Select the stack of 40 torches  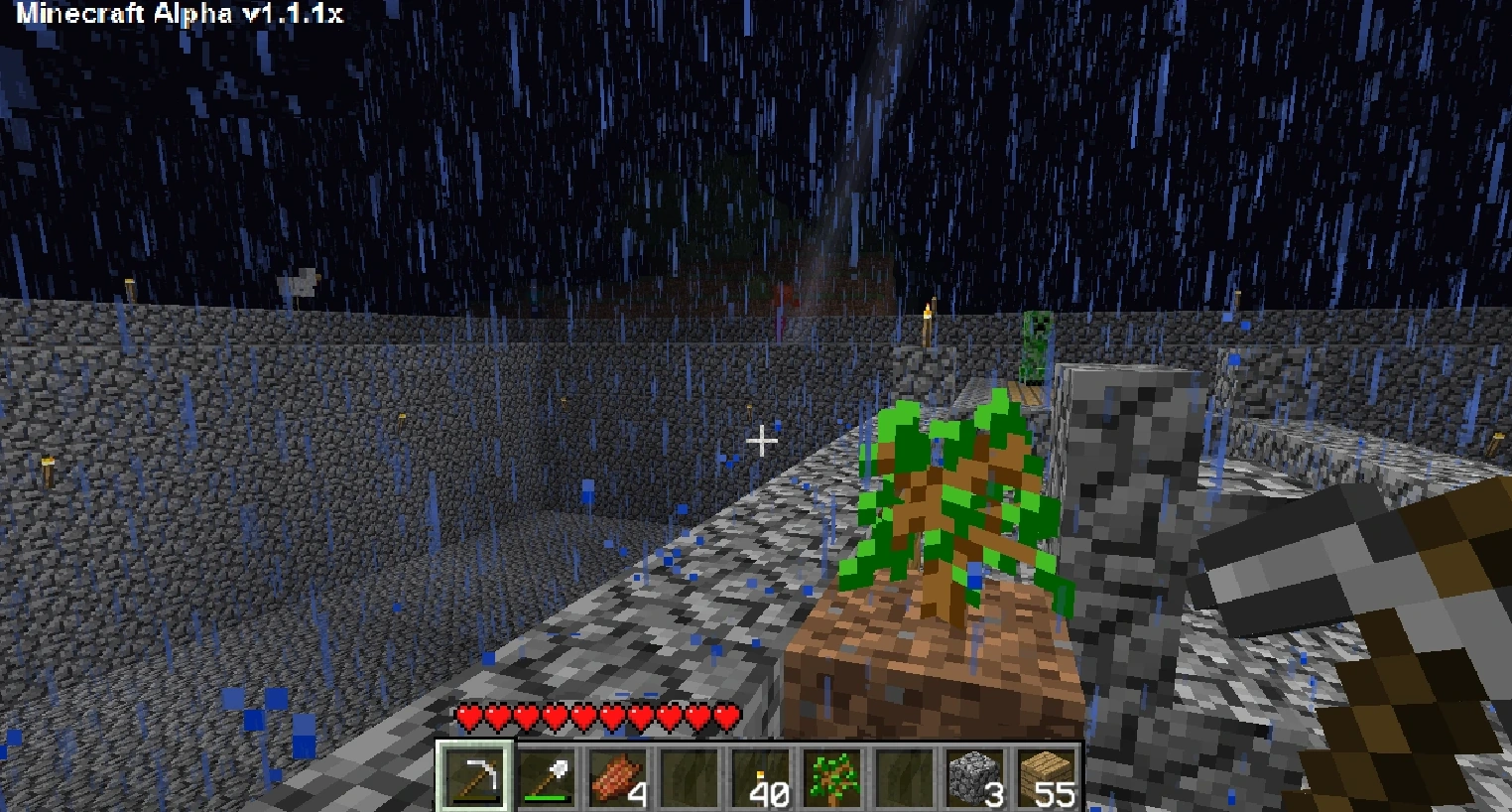click(x=762, y=774)
